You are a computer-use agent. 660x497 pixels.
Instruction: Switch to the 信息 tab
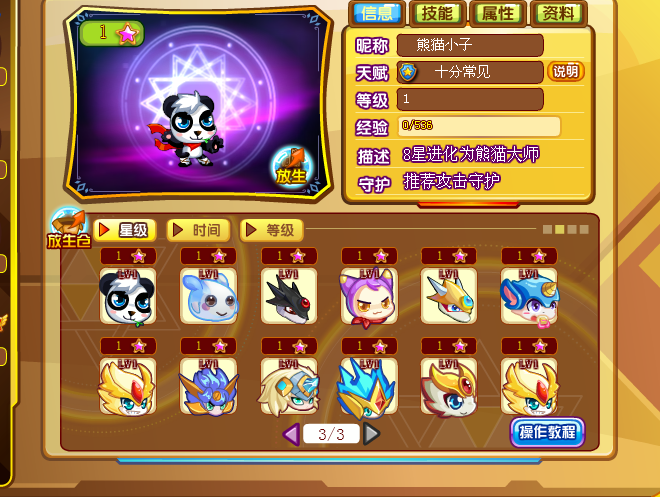(376, 13)
